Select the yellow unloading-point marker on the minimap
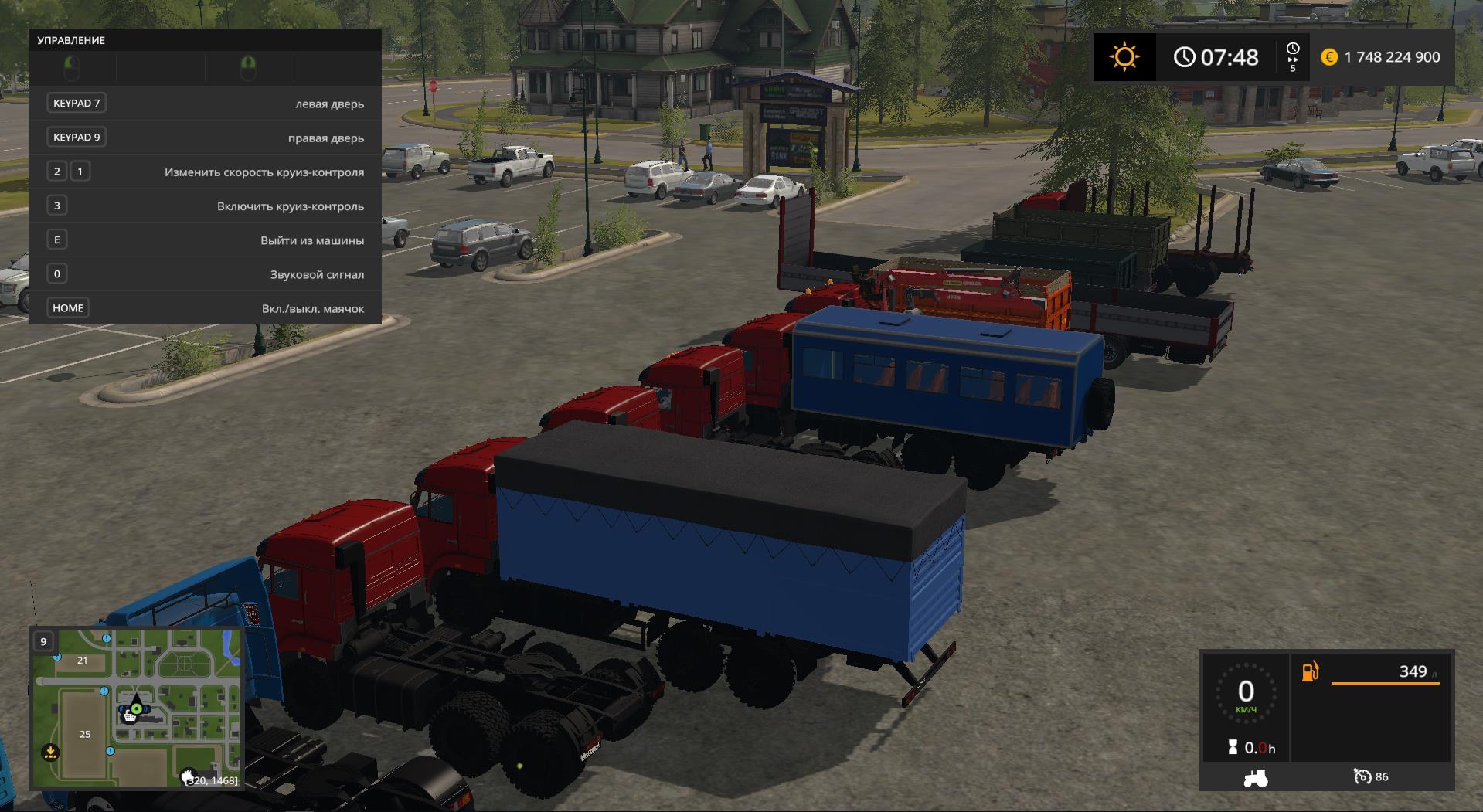The width and height of the screenshot is (1483, 812). tap(50, 751)
